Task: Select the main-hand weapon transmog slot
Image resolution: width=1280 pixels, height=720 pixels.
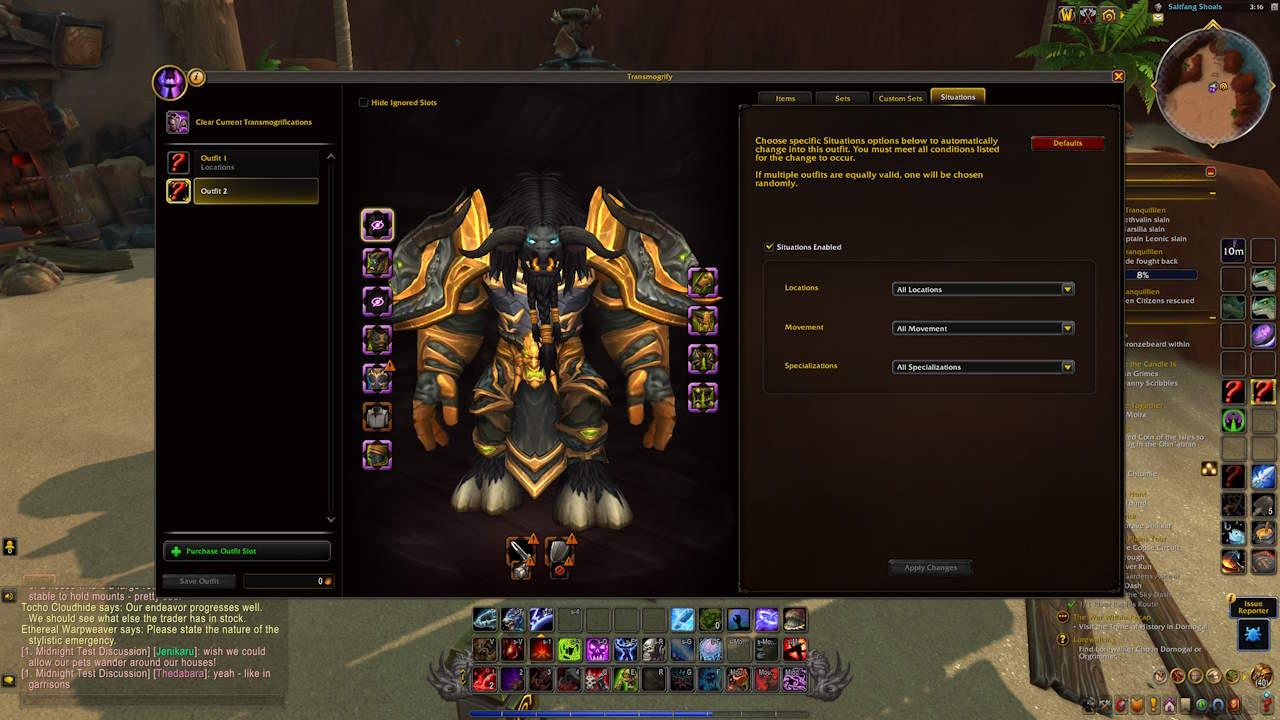Action: point(521,553)
